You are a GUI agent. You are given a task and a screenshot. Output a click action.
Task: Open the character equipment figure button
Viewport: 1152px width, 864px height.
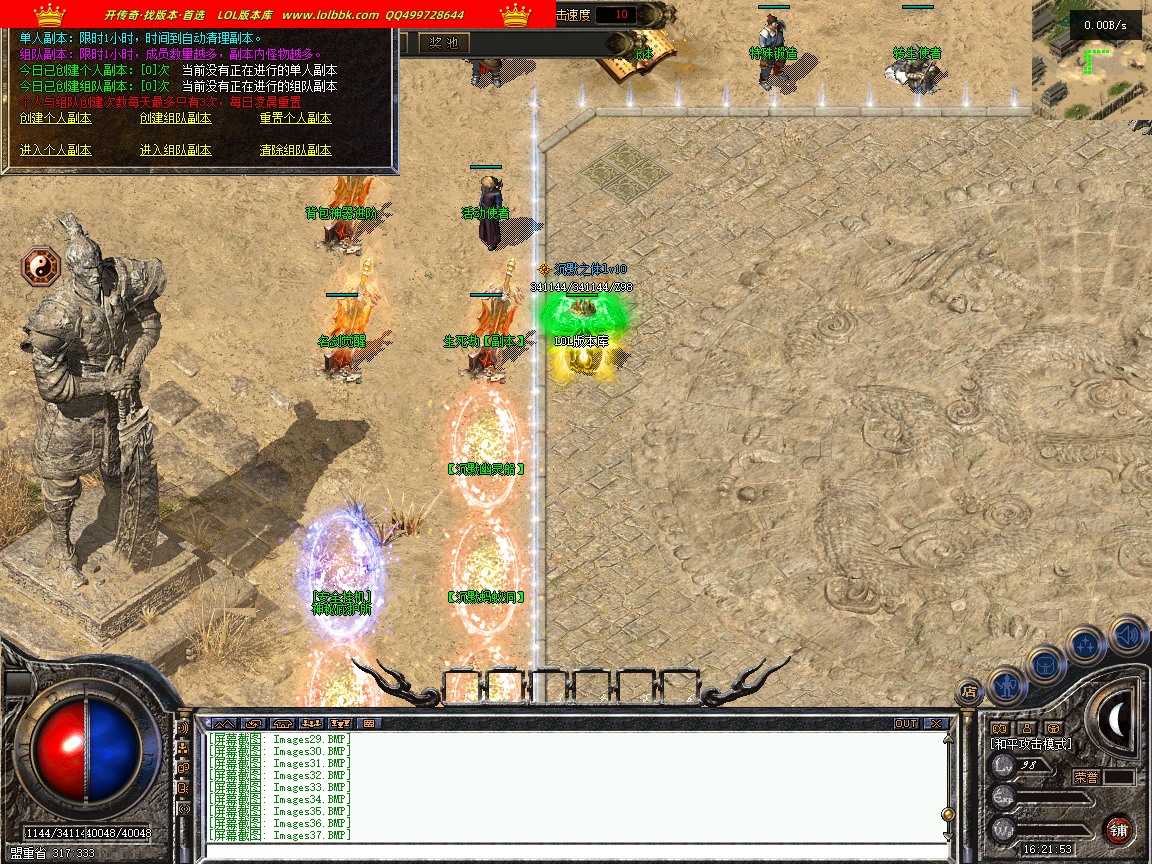point(1007,685)
